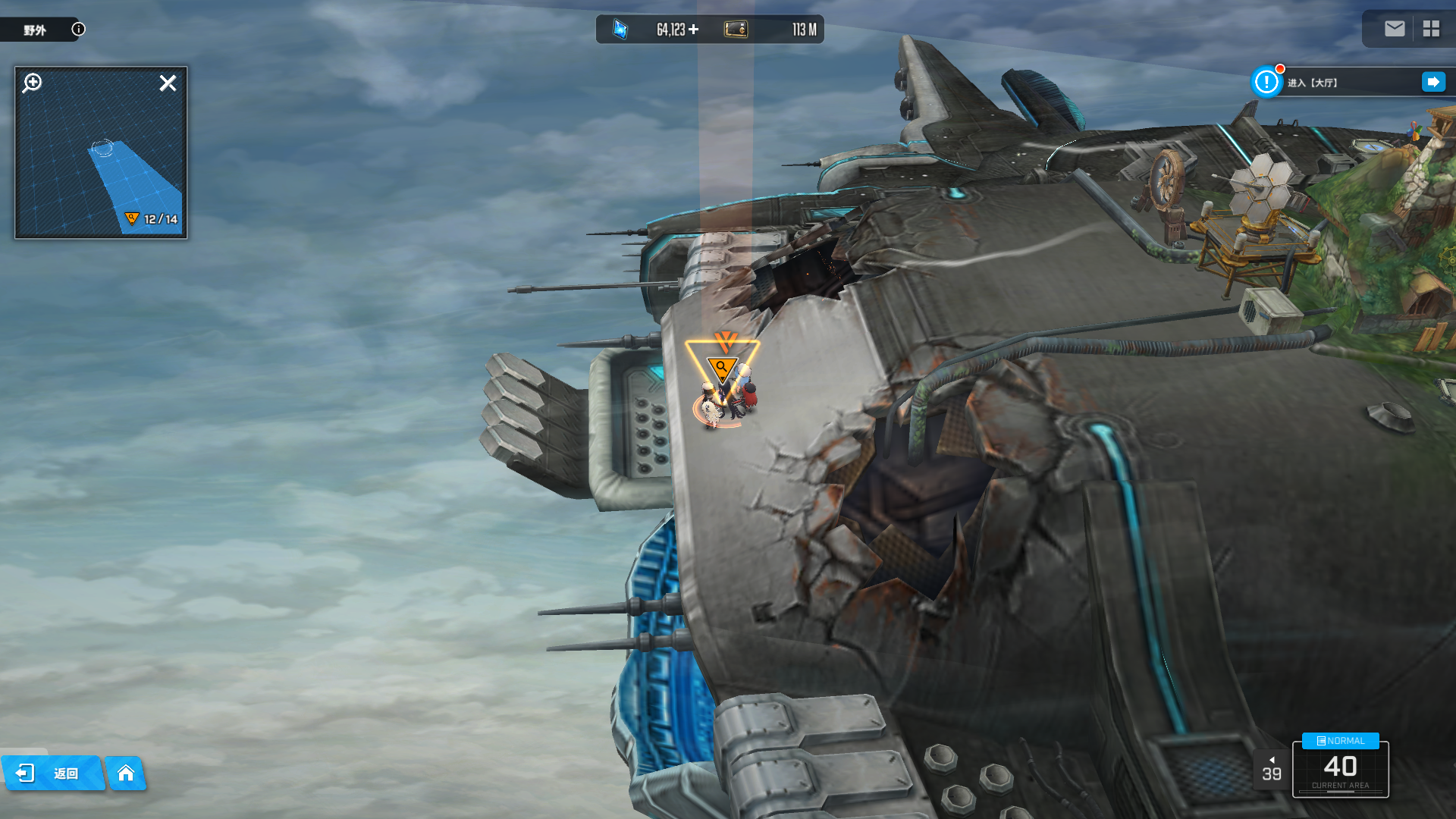Open the grid menu icon
This screenshot has height=819, width=1456.
1431,29
